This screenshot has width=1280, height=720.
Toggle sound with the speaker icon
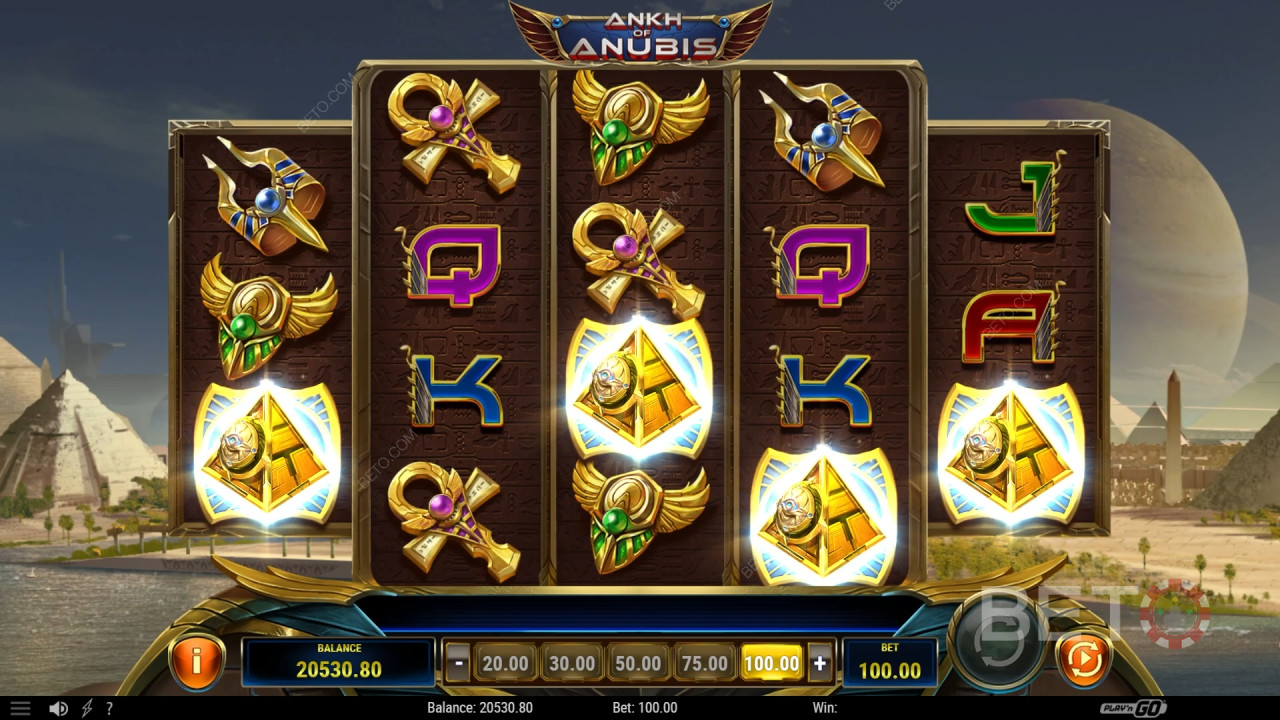tap(58, 708)
